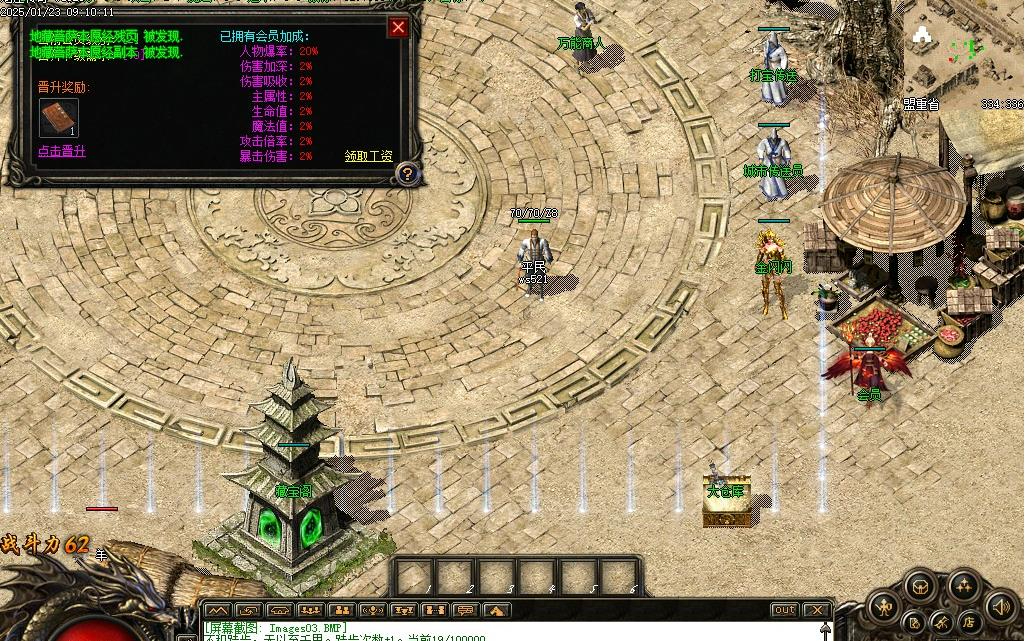Viewport: 1025px width, 641px height.
Task: Click the microphone voice chat button
Action: click(x=372, y=610)
